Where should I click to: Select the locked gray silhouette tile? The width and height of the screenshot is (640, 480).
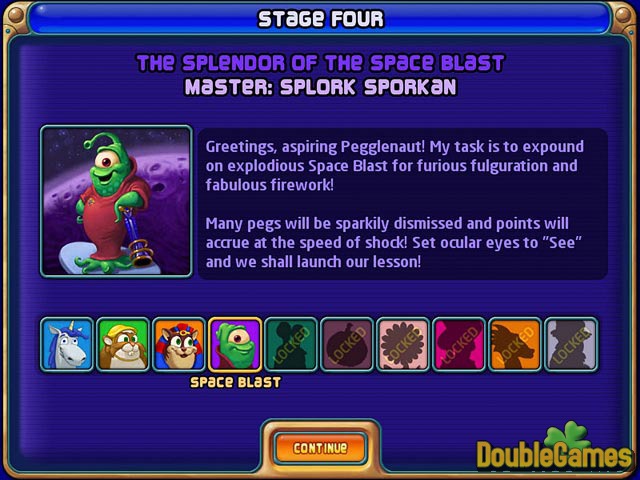[571, 345]
